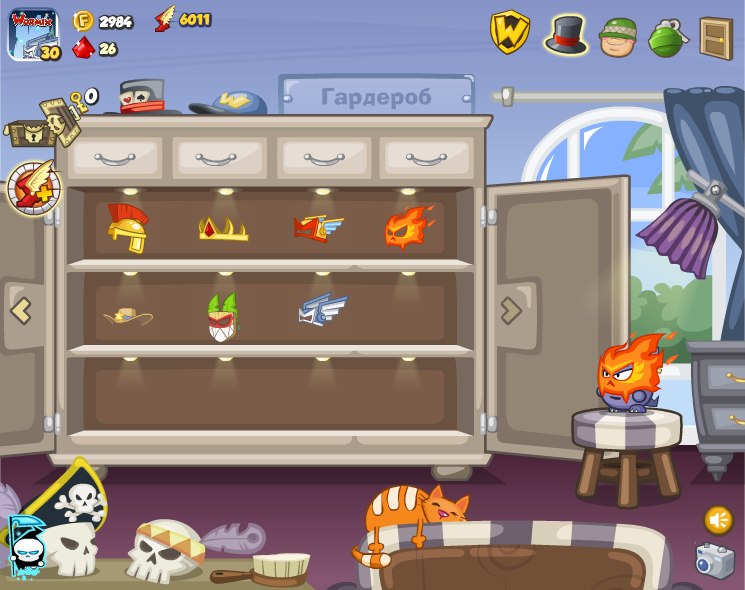Select the thin golden tiara
This screenshot has width=745, height=590.
click(128, 316)
